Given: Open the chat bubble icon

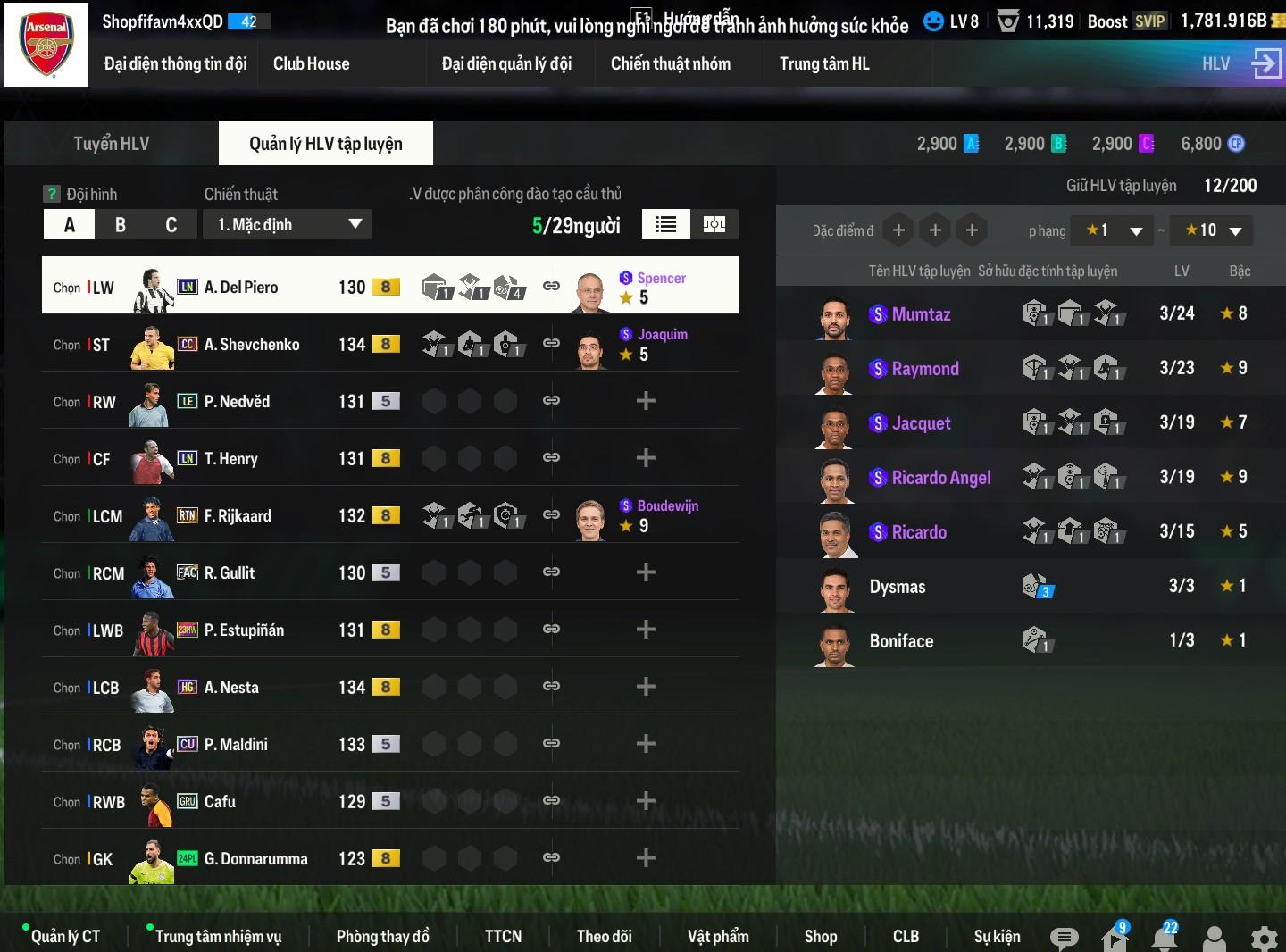Looking at the screenshot, I should [1064, 938].
